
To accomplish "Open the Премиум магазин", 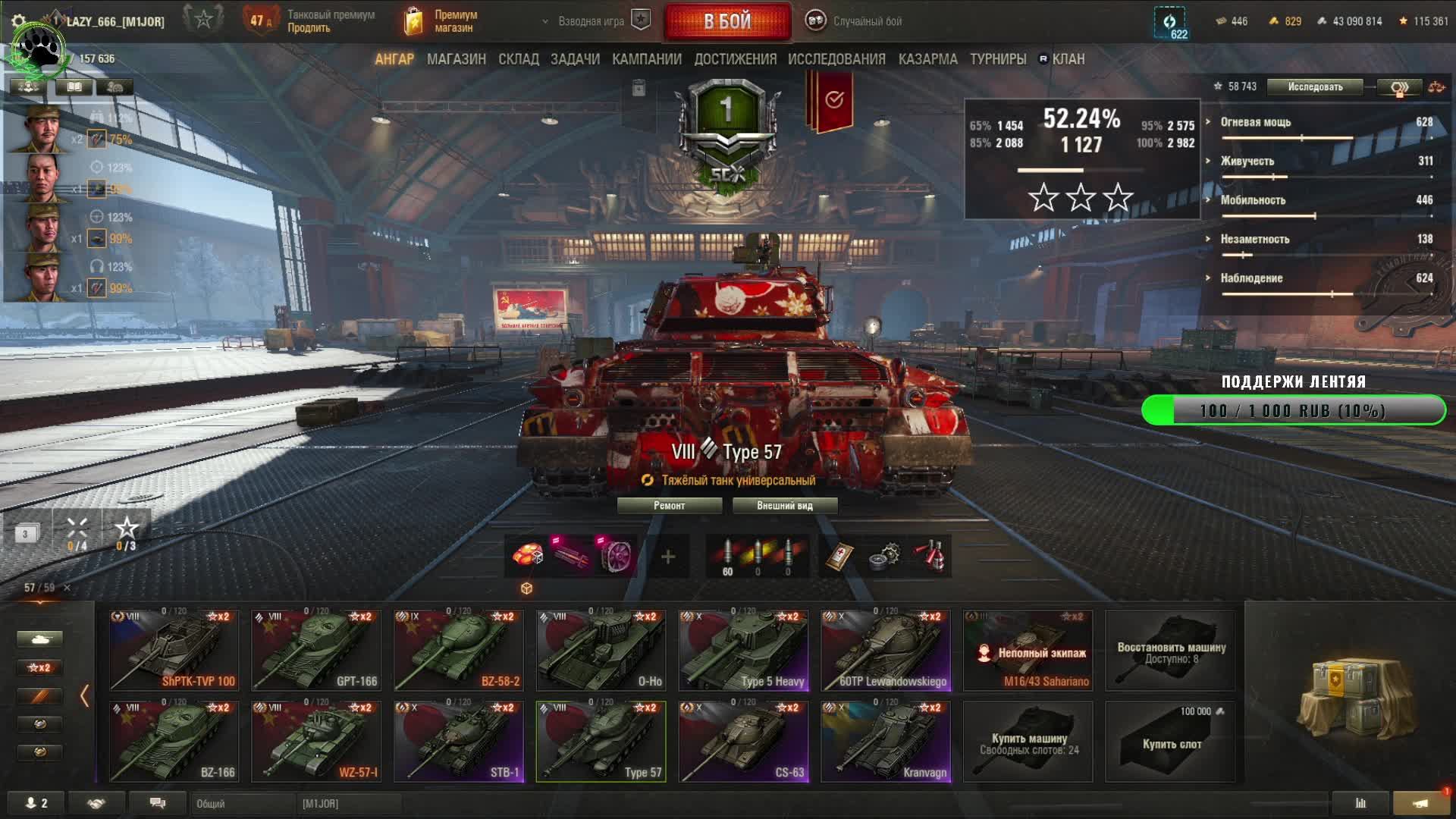I will (x=444, y=21).
